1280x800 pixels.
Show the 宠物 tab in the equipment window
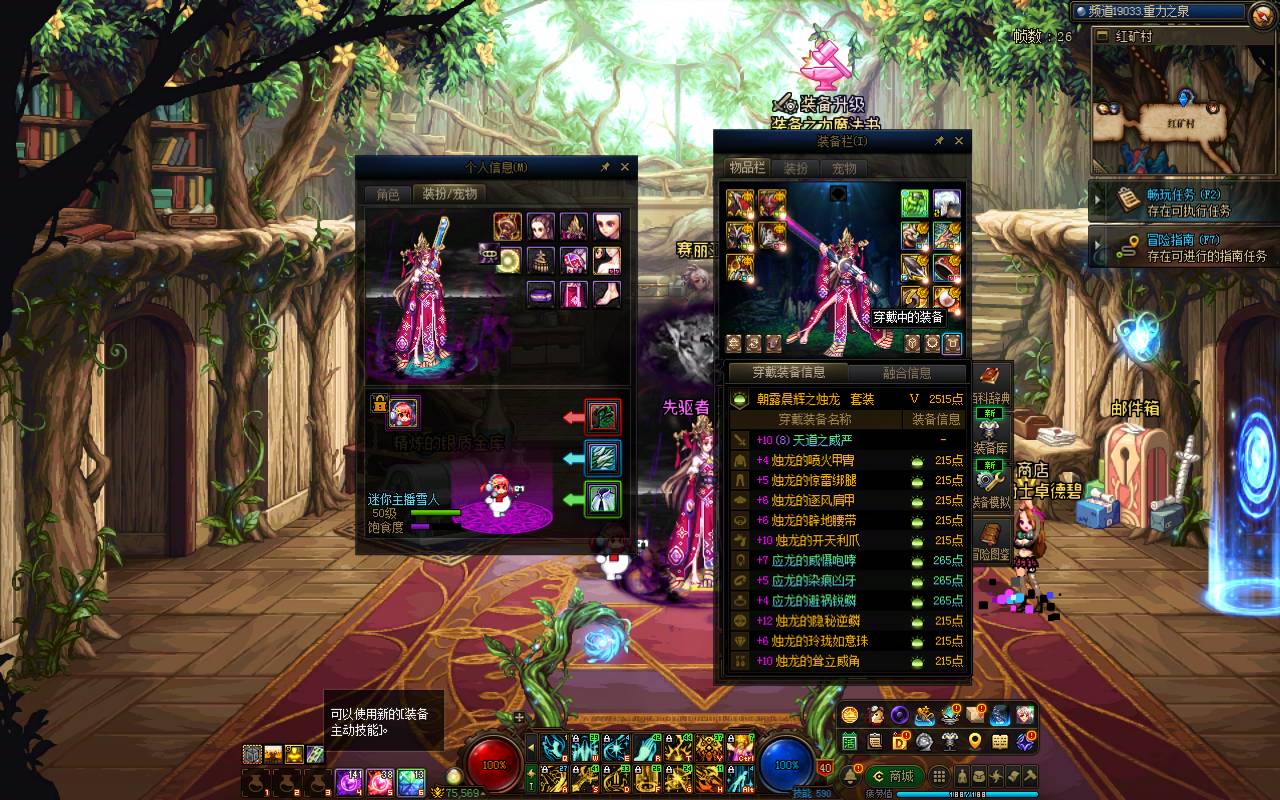[844, 169]
